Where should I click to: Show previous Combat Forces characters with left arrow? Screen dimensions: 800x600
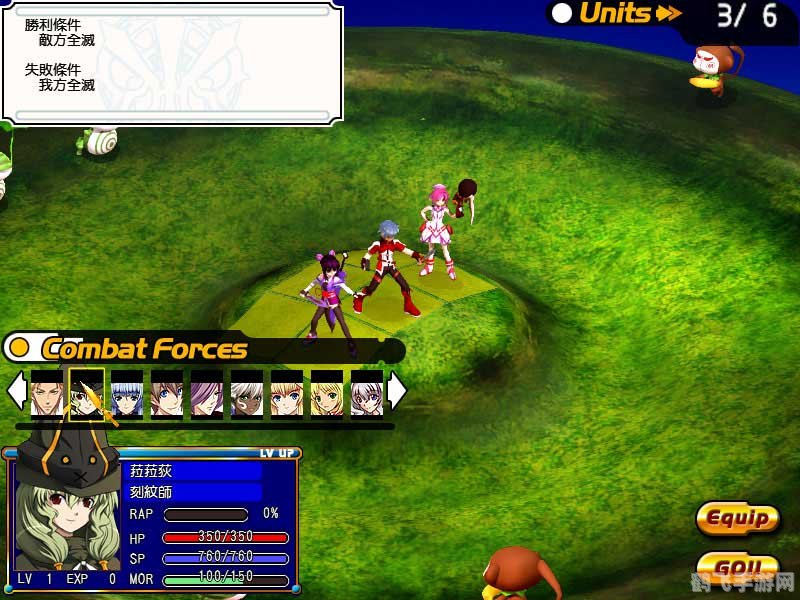pos(16,391)
